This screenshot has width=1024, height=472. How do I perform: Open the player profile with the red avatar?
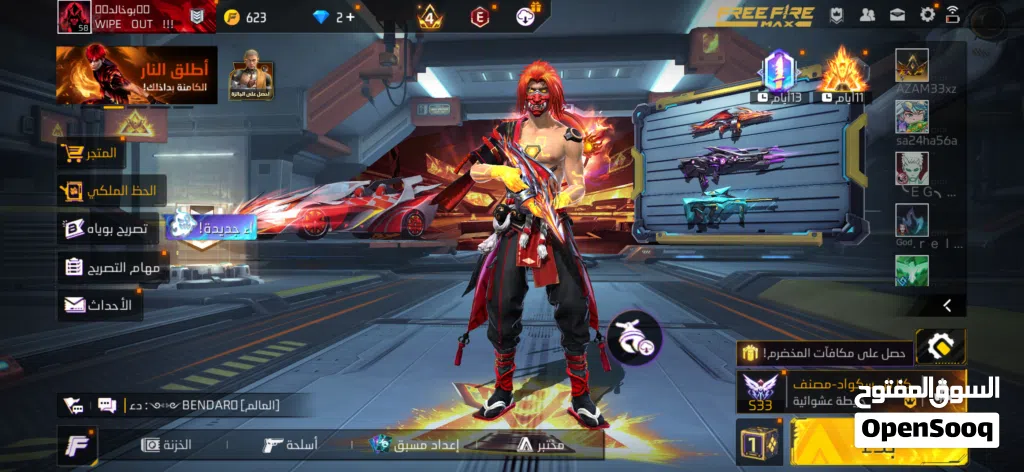(74, 17)
